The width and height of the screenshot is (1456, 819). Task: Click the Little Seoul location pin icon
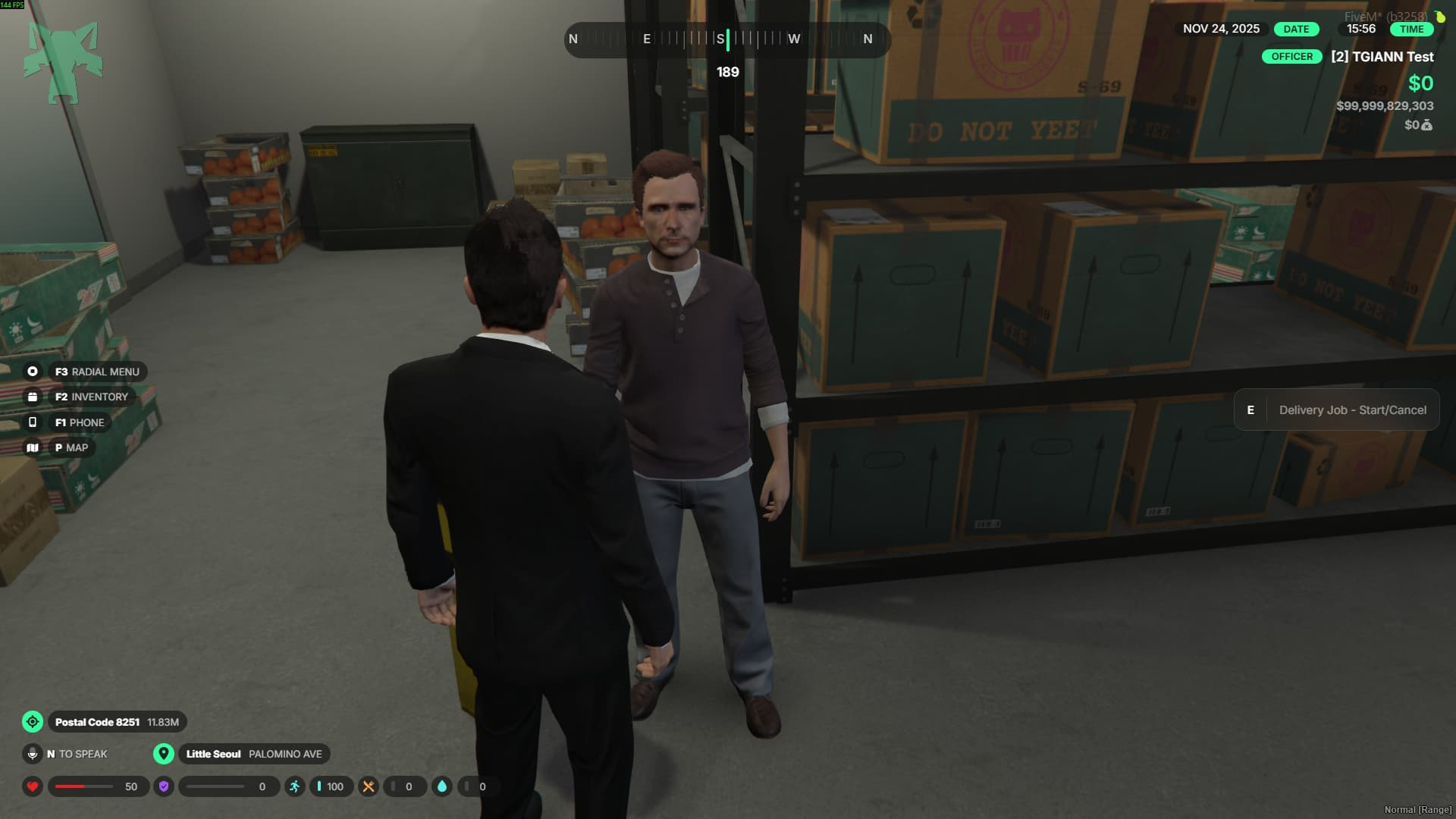pos(163,754)
